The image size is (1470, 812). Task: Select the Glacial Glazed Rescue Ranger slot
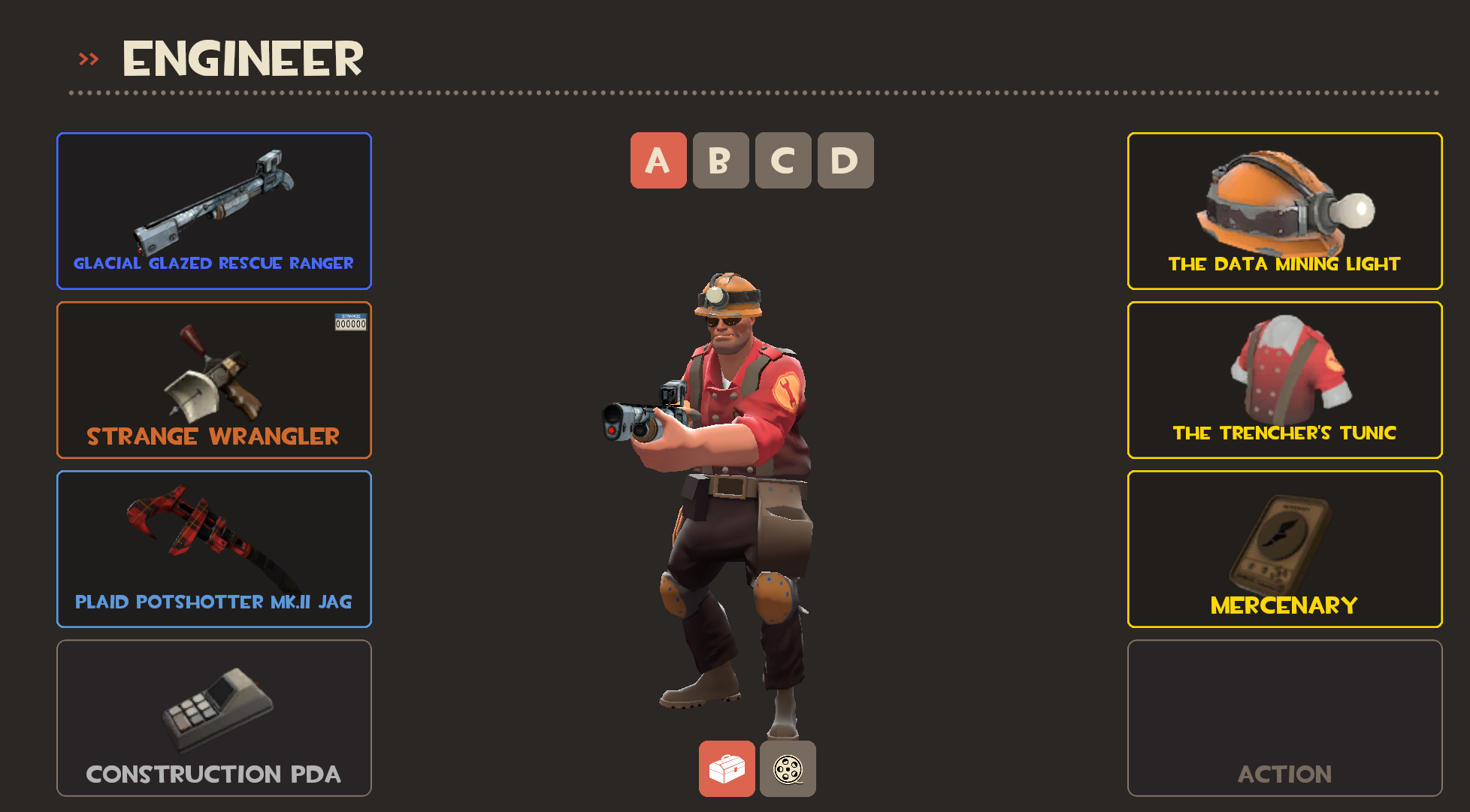214,211
